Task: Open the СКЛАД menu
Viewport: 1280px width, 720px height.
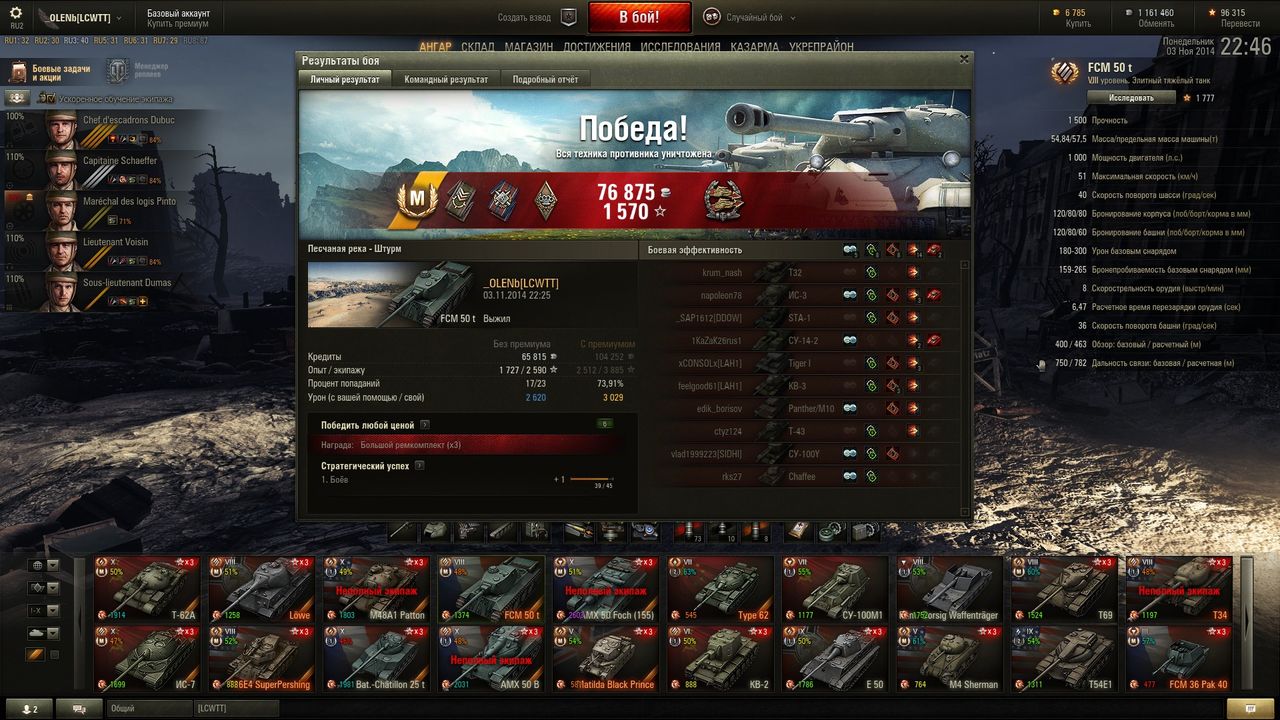Action: [478, 47]
